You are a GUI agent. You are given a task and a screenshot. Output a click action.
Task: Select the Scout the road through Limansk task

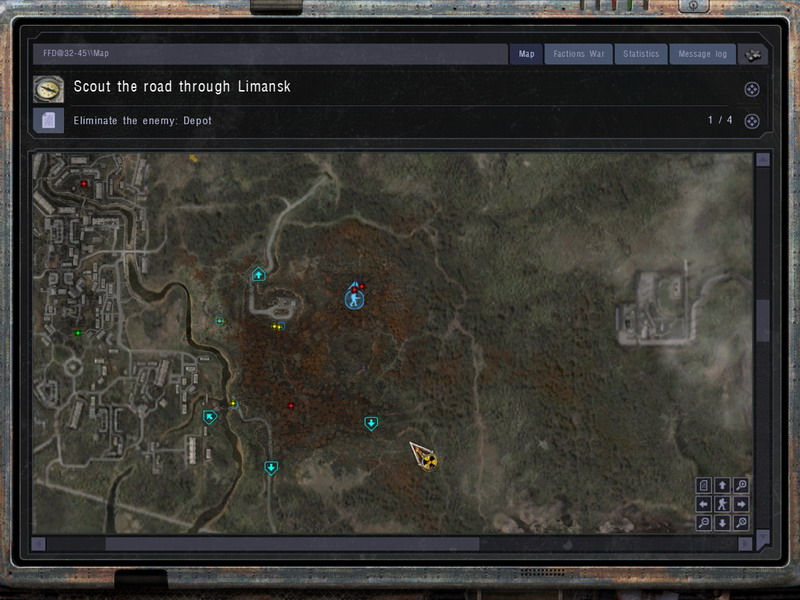coord(182,87)
